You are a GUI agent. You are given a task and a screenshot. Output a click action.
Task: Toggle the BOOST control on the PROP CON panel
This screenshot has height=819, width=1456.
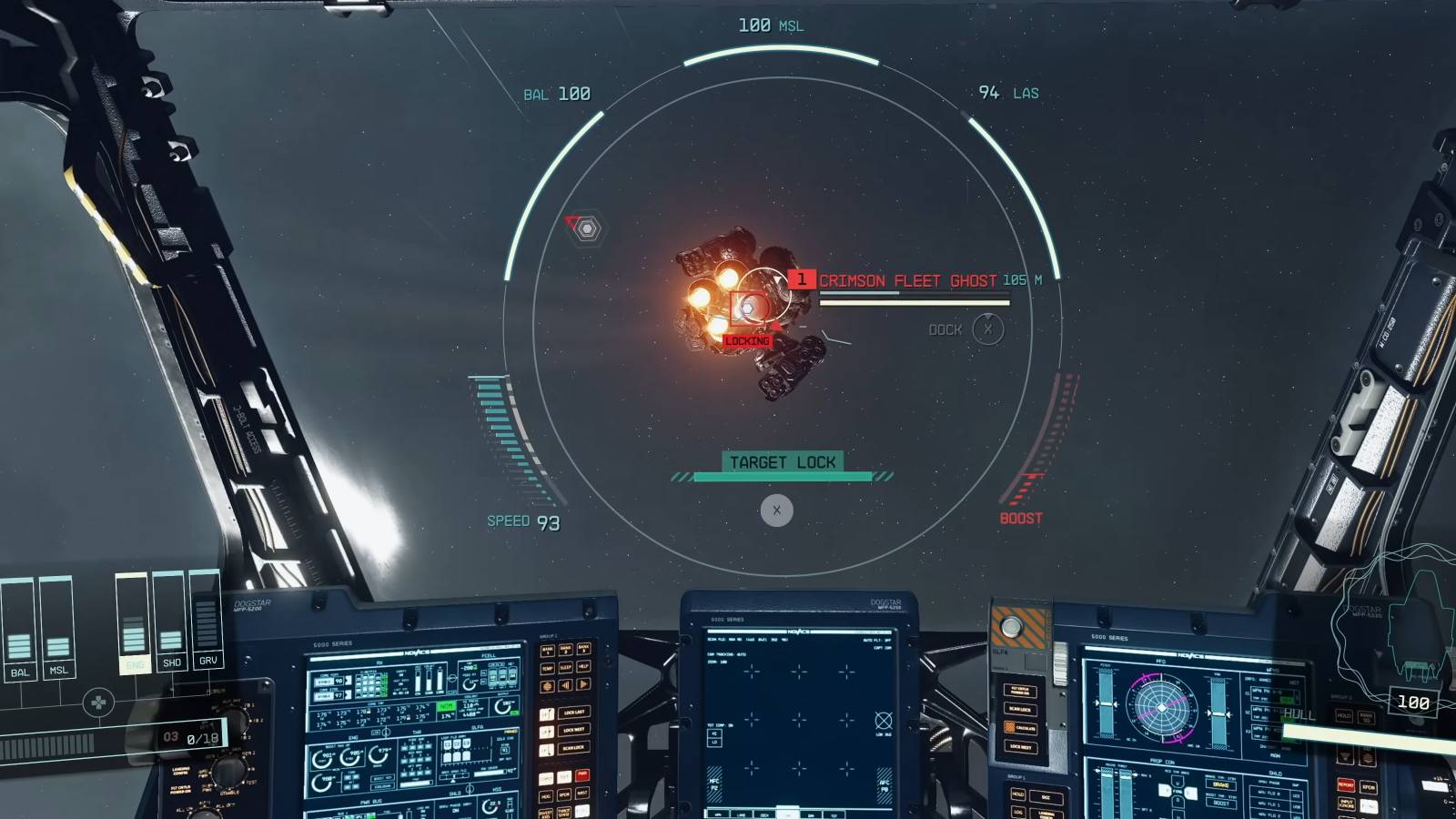click(x=1220, y=803)
